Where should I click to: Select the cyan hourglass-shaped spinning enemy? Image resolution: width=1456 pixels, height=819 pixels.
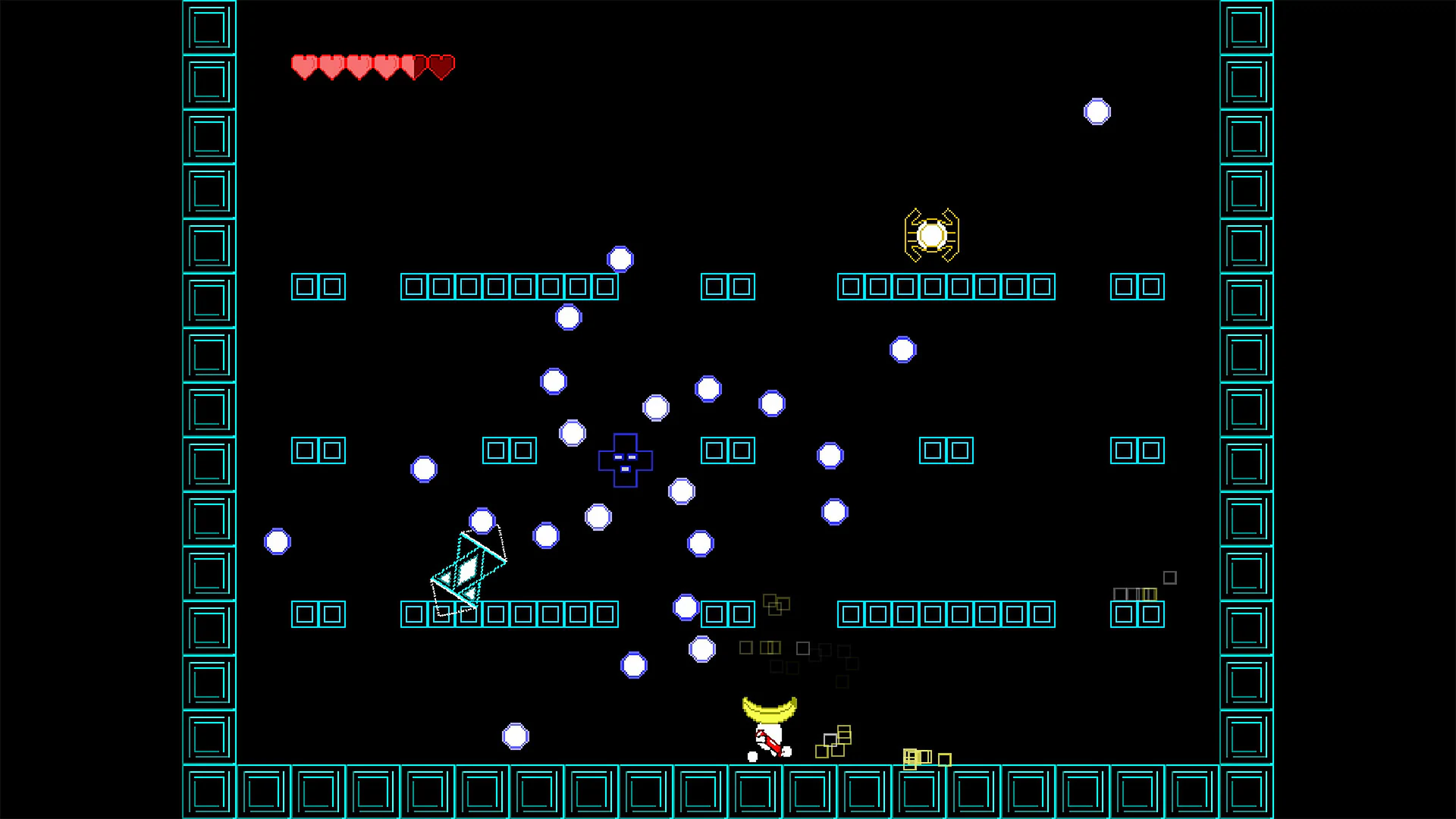pyautogui.click(x=469, y=567)
